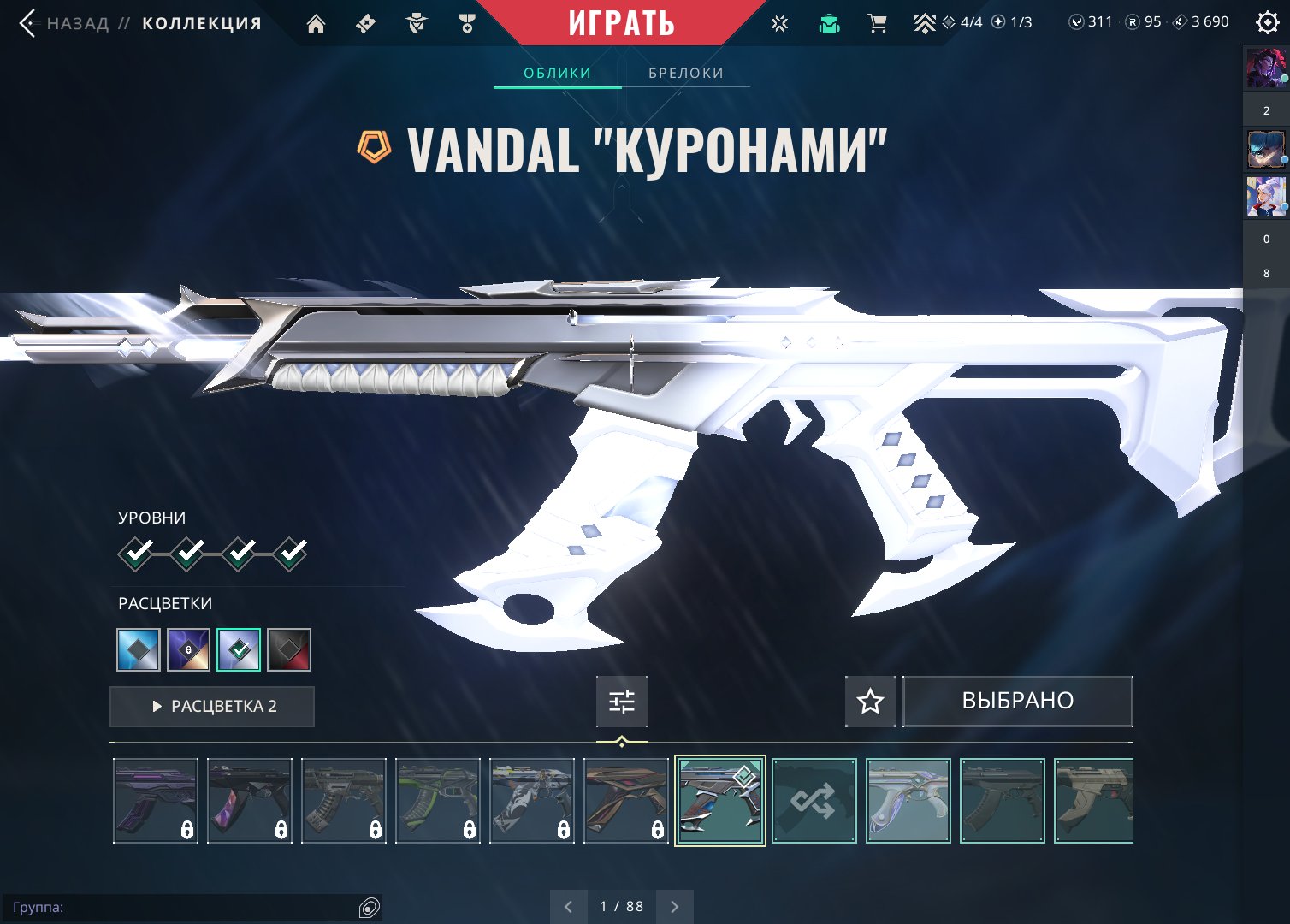
Task: Open the store shopping cart
Action: [x=877, y=23]
